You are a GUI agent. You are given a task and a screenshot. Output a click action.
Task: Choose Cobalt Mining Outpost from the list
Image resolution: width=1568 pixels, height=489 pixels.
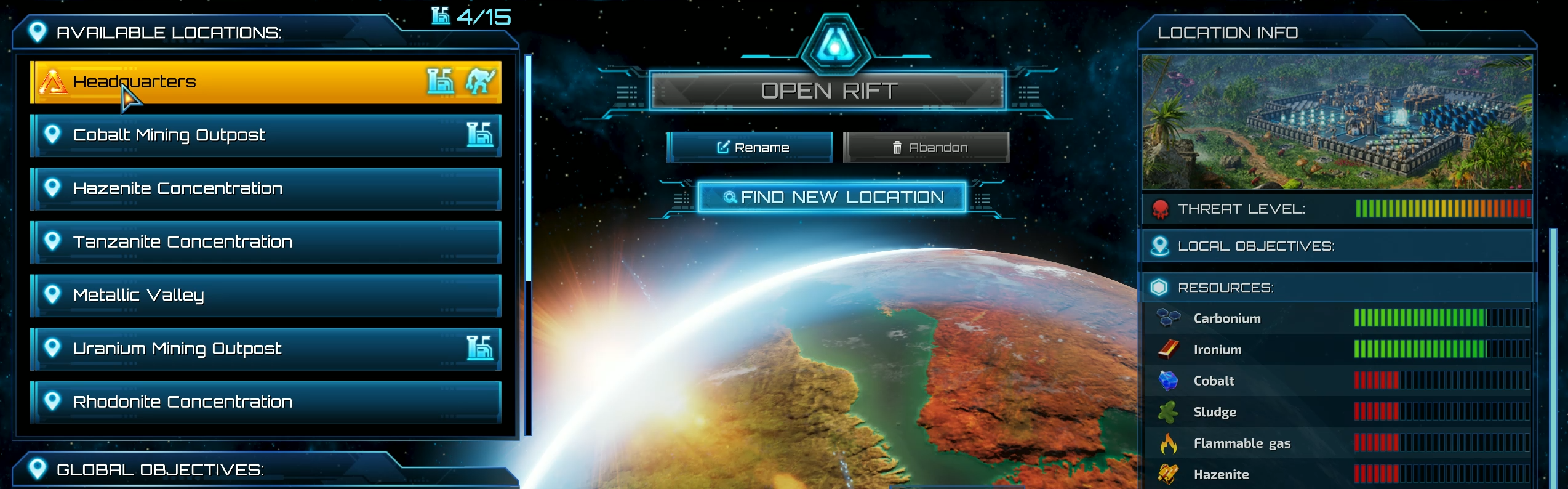point(265,135)
